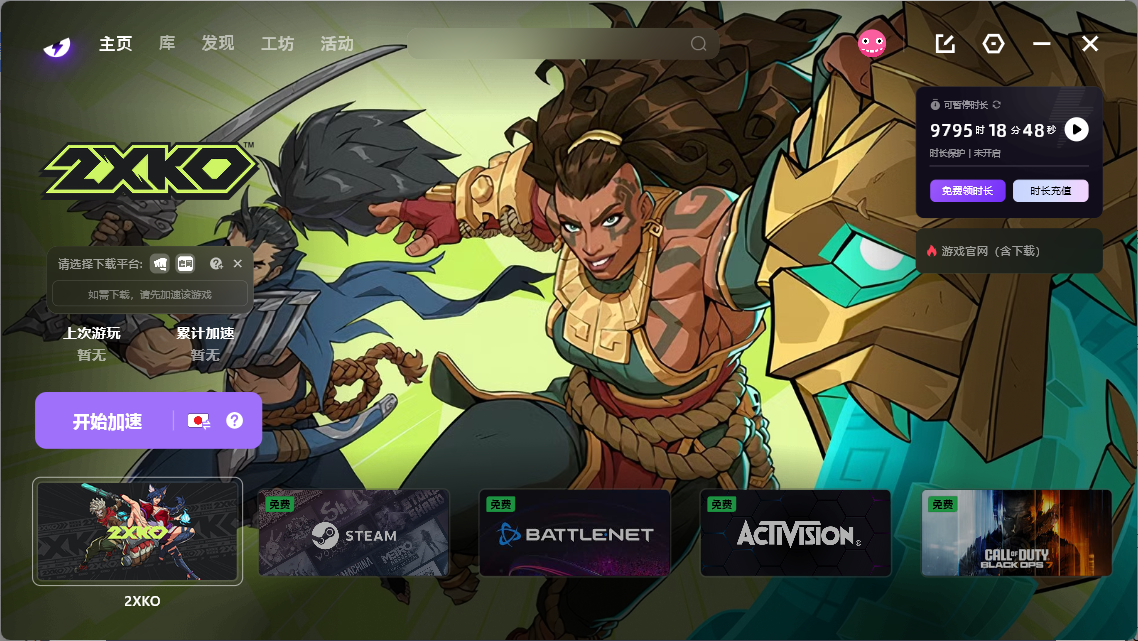
Task: Click the game search field
Action: point(550,44)
